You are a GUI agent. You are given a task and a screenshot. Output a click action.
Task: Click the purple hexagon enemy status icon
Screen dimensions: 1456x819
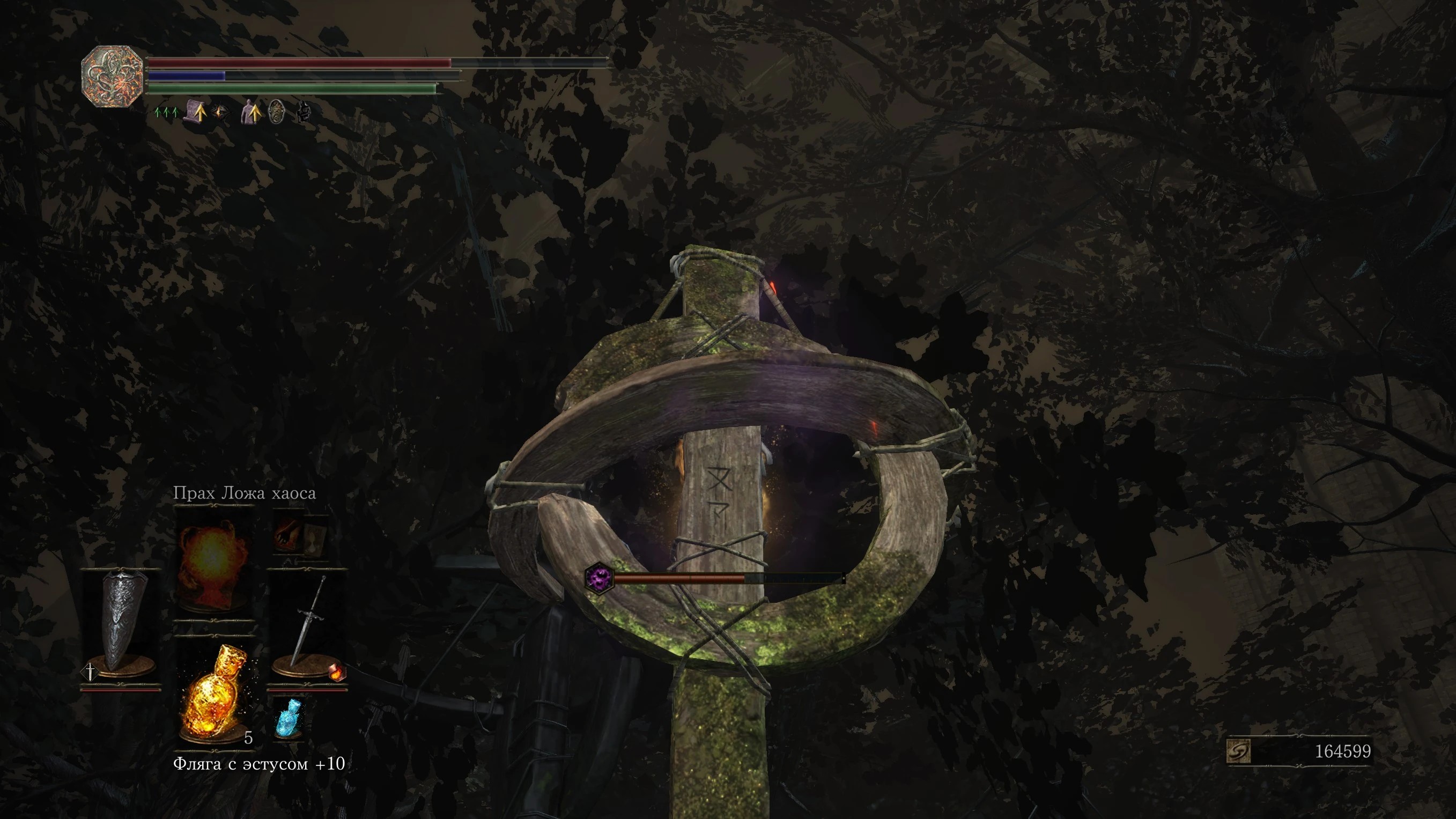(x=598, y=578)
